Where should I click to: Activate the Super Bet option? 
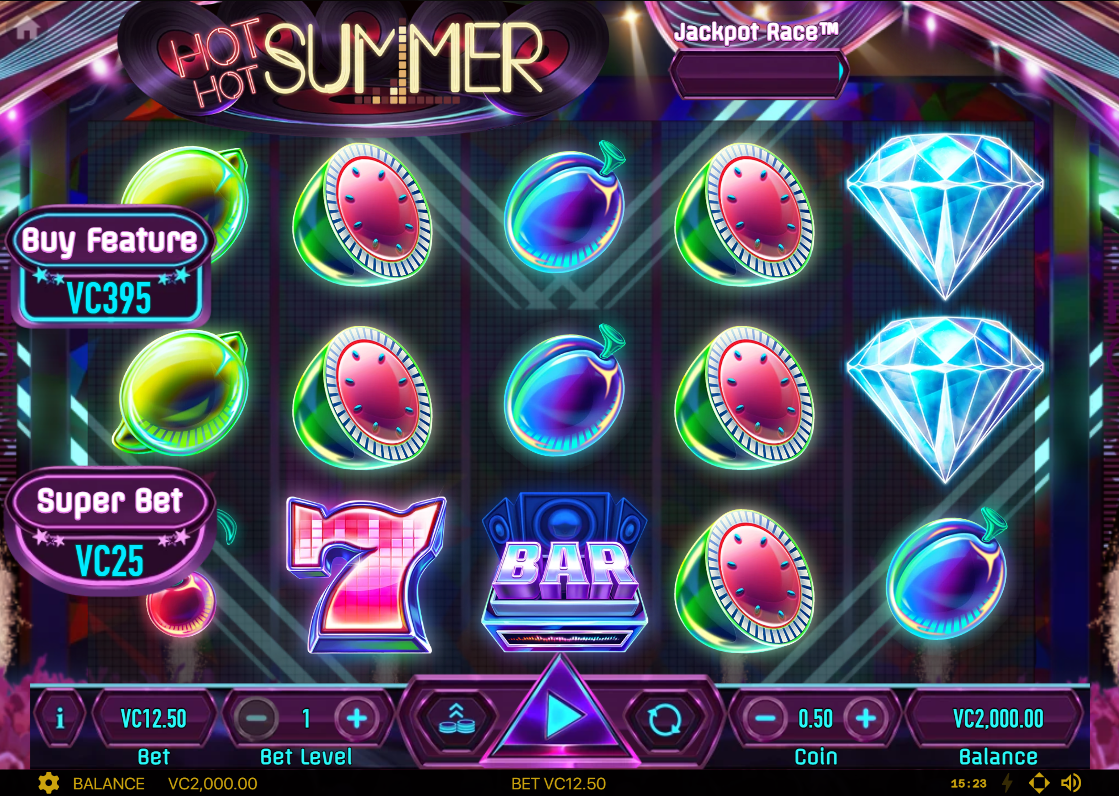pyautogui.click(x=109, y=530)
